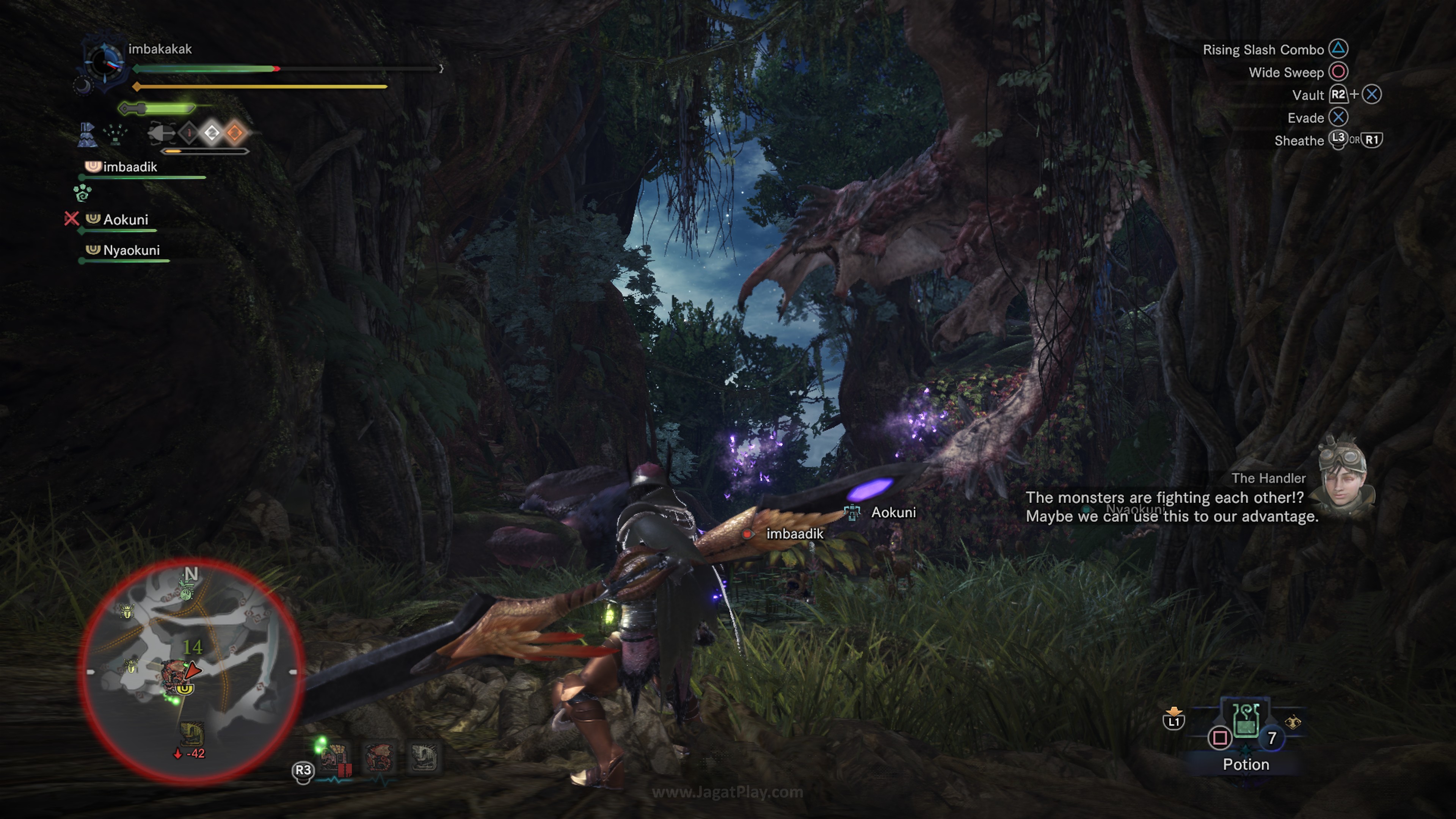Click the green Palico paw icon
1456x819 pixels.
tap(83, 193)
